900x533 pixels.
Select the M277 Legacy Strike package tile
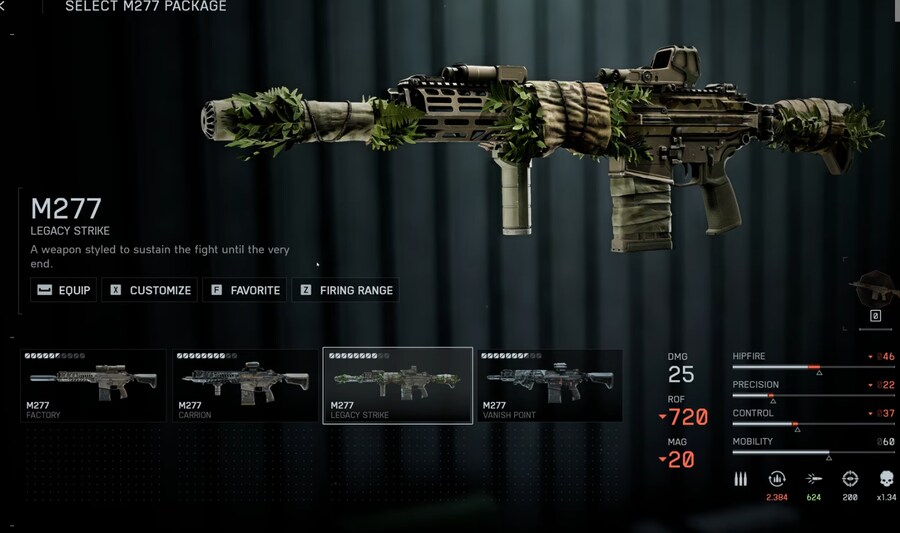397,385
